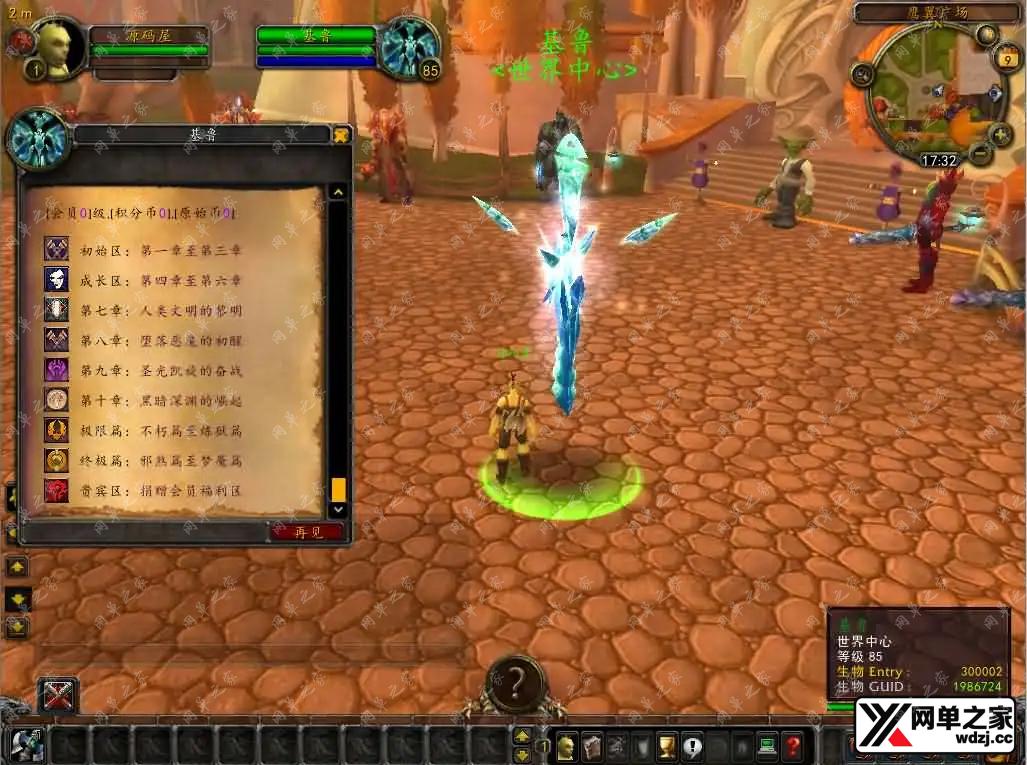Click the large question mark button above action bar
Image resolution: width=1027 pixels, height=765 pixels.
pyautogui.click(x=515, y=682)
